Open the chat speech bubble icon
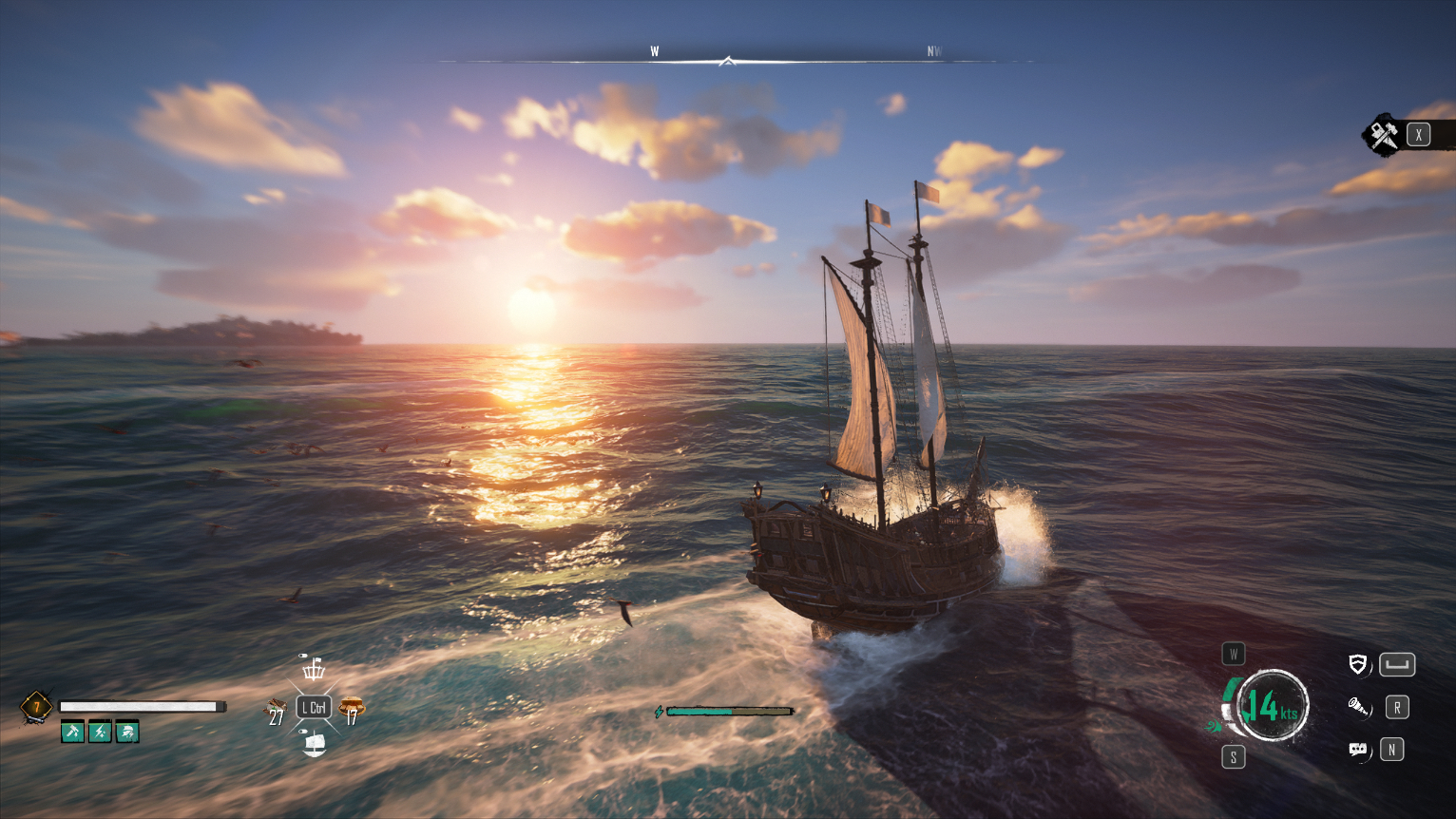 (1358, 750)
